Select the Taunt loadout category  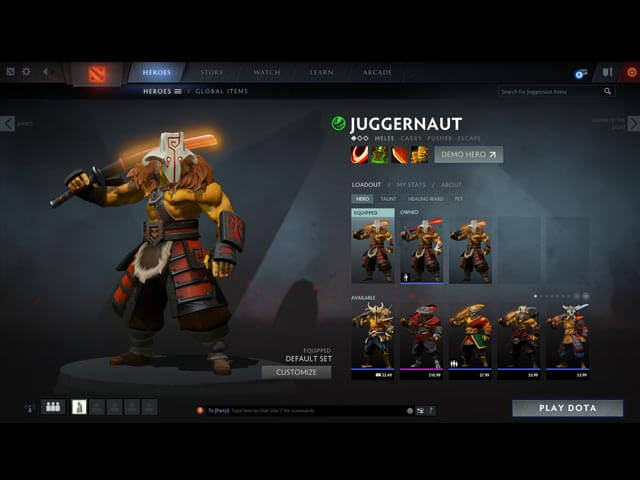tap(388, 199)
